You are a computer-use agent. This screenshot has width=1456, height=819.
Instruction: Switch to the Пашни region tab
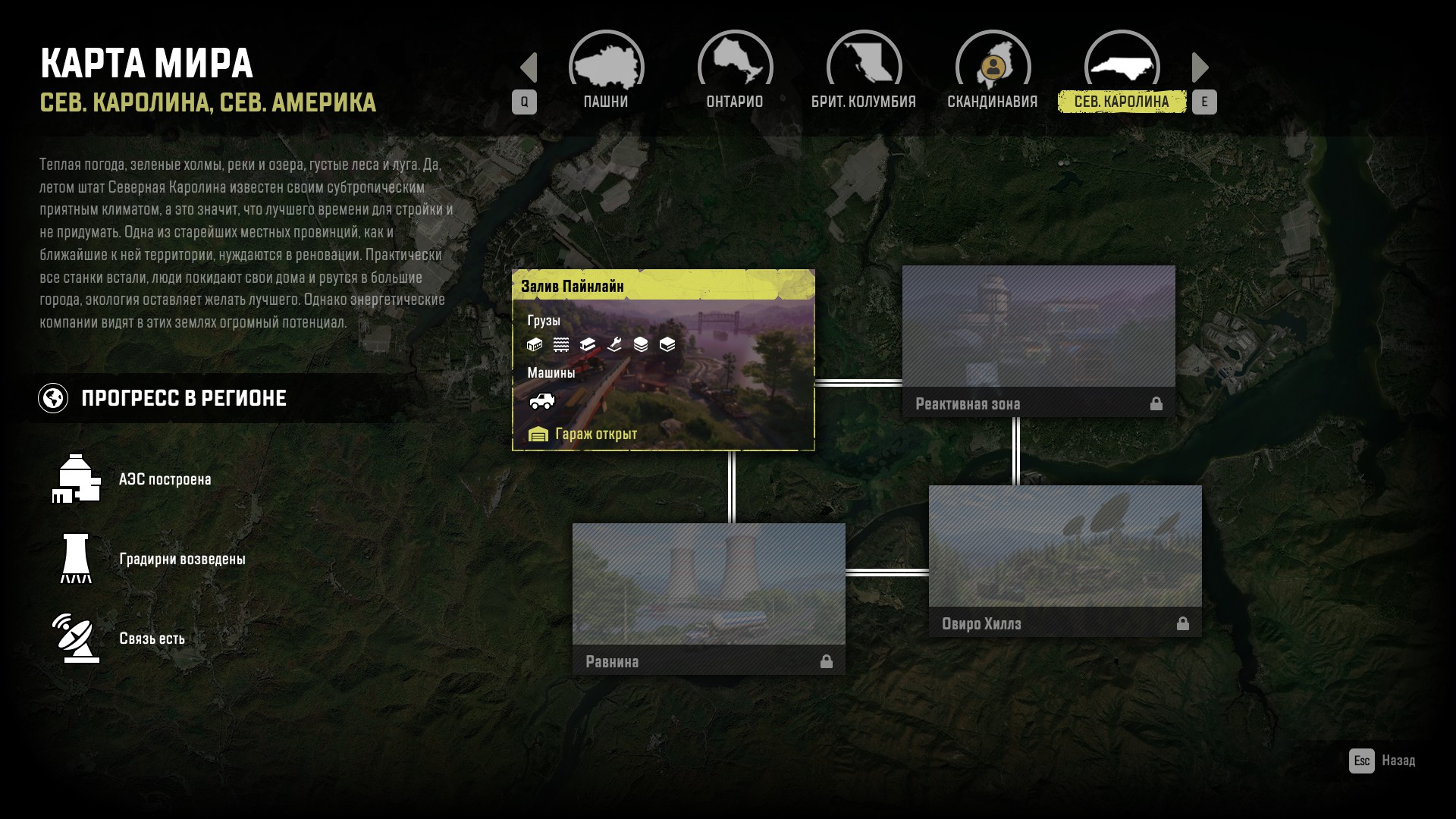[606, 74]
